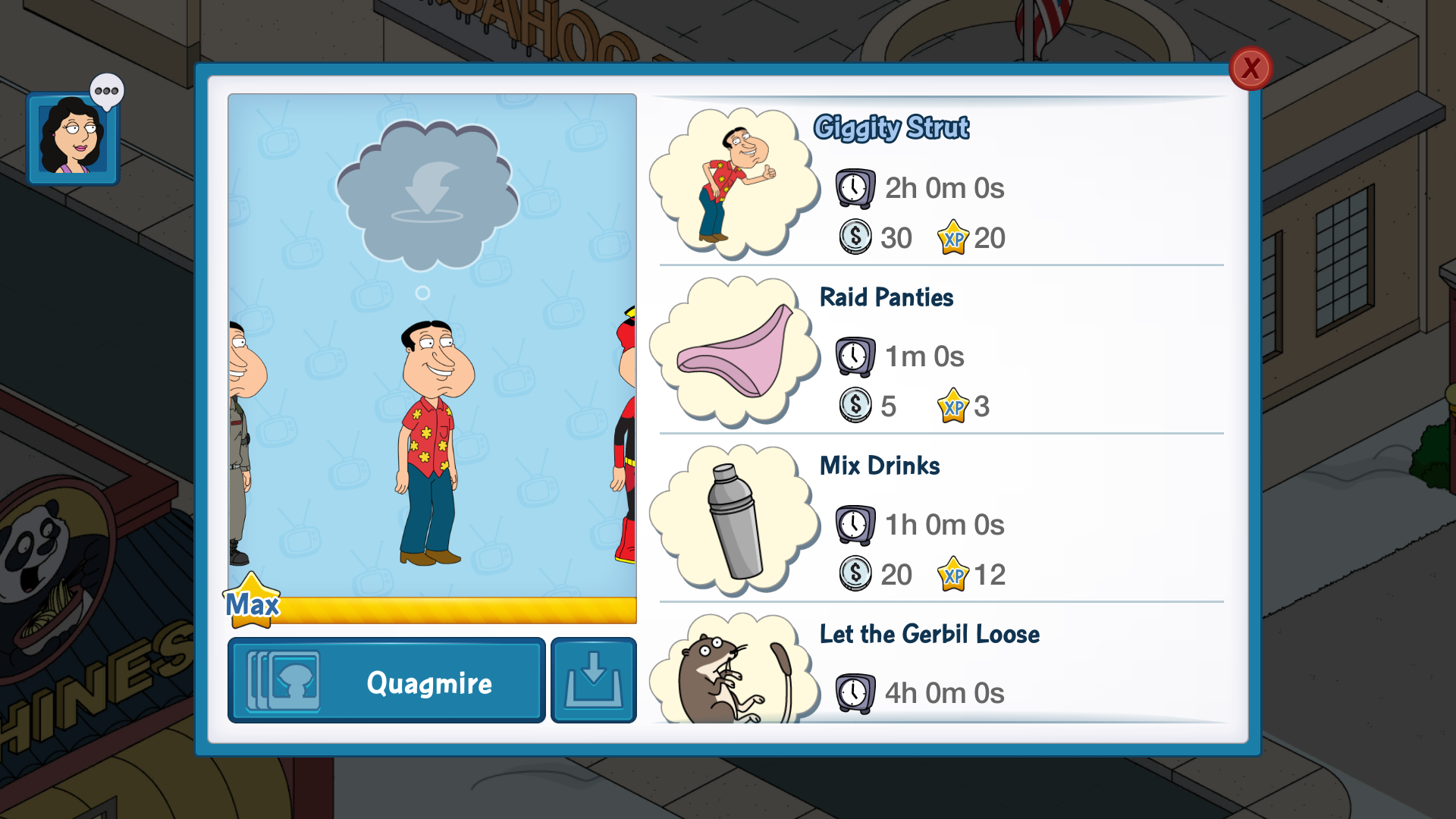The image size is (1456, 819).
Task: Choose the Raid Panties action
Action: 940,352
